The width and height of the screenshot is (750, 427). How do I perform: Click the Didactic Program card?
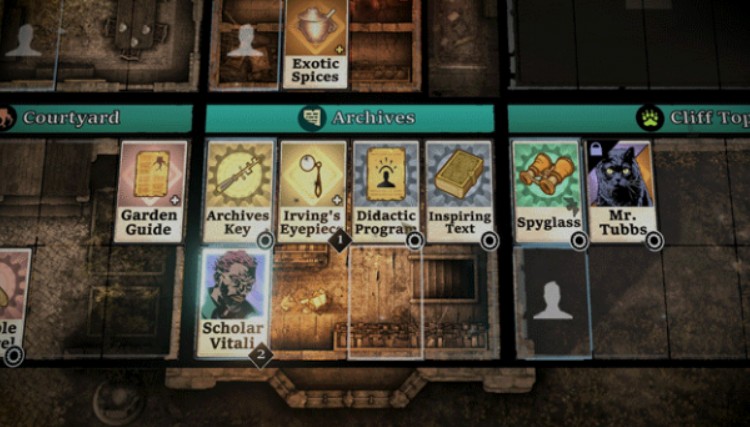pos(385,190)
